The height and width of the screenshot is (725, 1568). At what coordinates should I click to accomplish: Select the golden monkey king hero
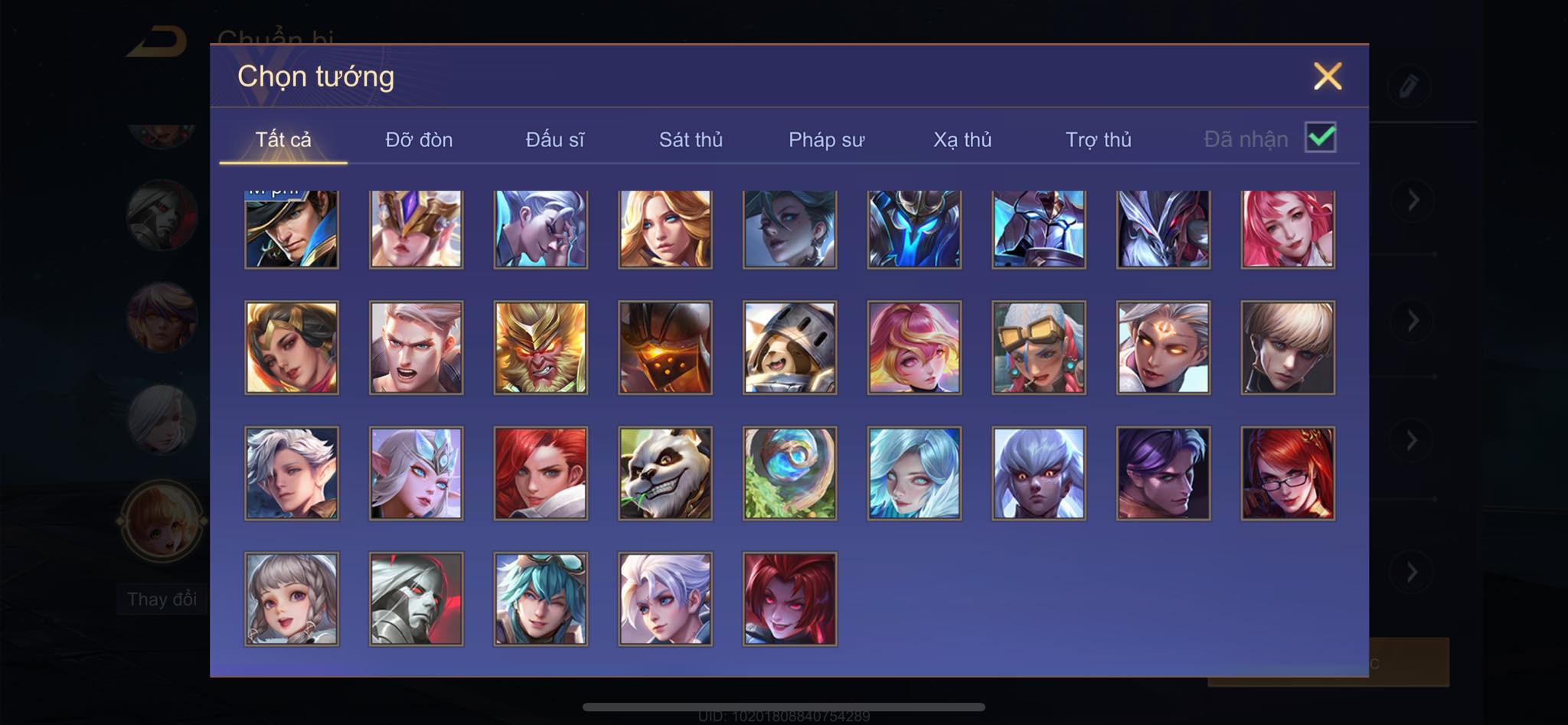pyautogui.click(x=541, y=348)
